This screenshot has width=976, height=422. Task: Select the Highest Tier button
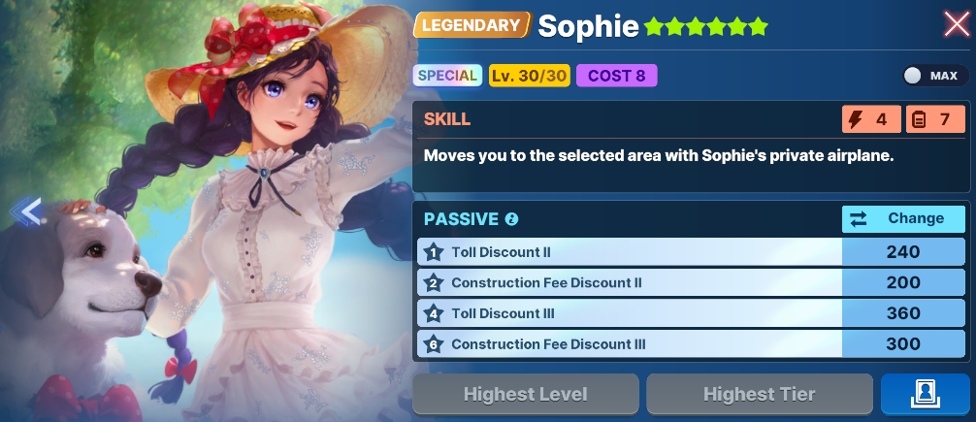tap(758, 395)
